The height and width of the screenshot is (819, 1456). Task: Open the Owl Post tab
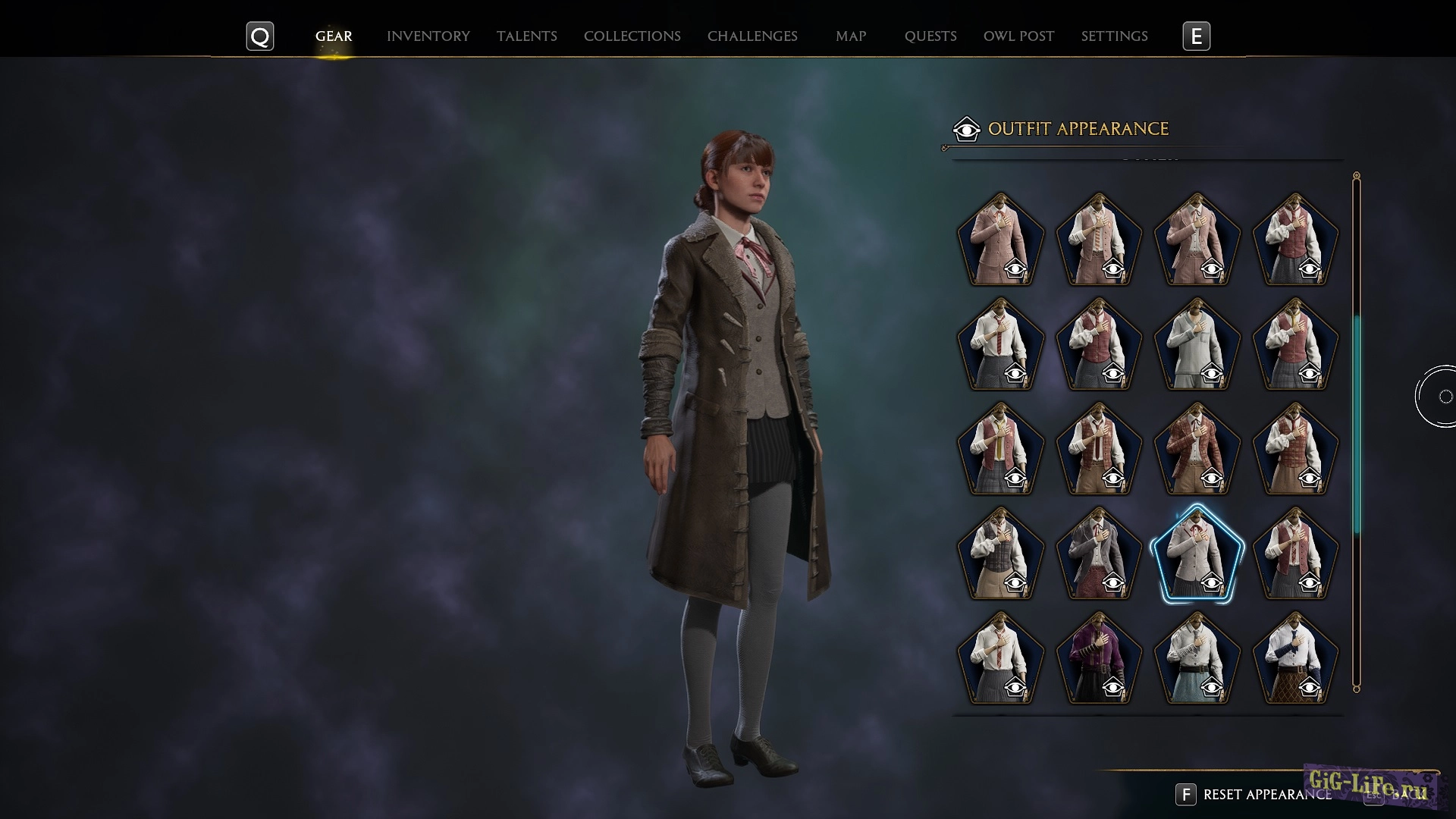[x=1018, y=36]
